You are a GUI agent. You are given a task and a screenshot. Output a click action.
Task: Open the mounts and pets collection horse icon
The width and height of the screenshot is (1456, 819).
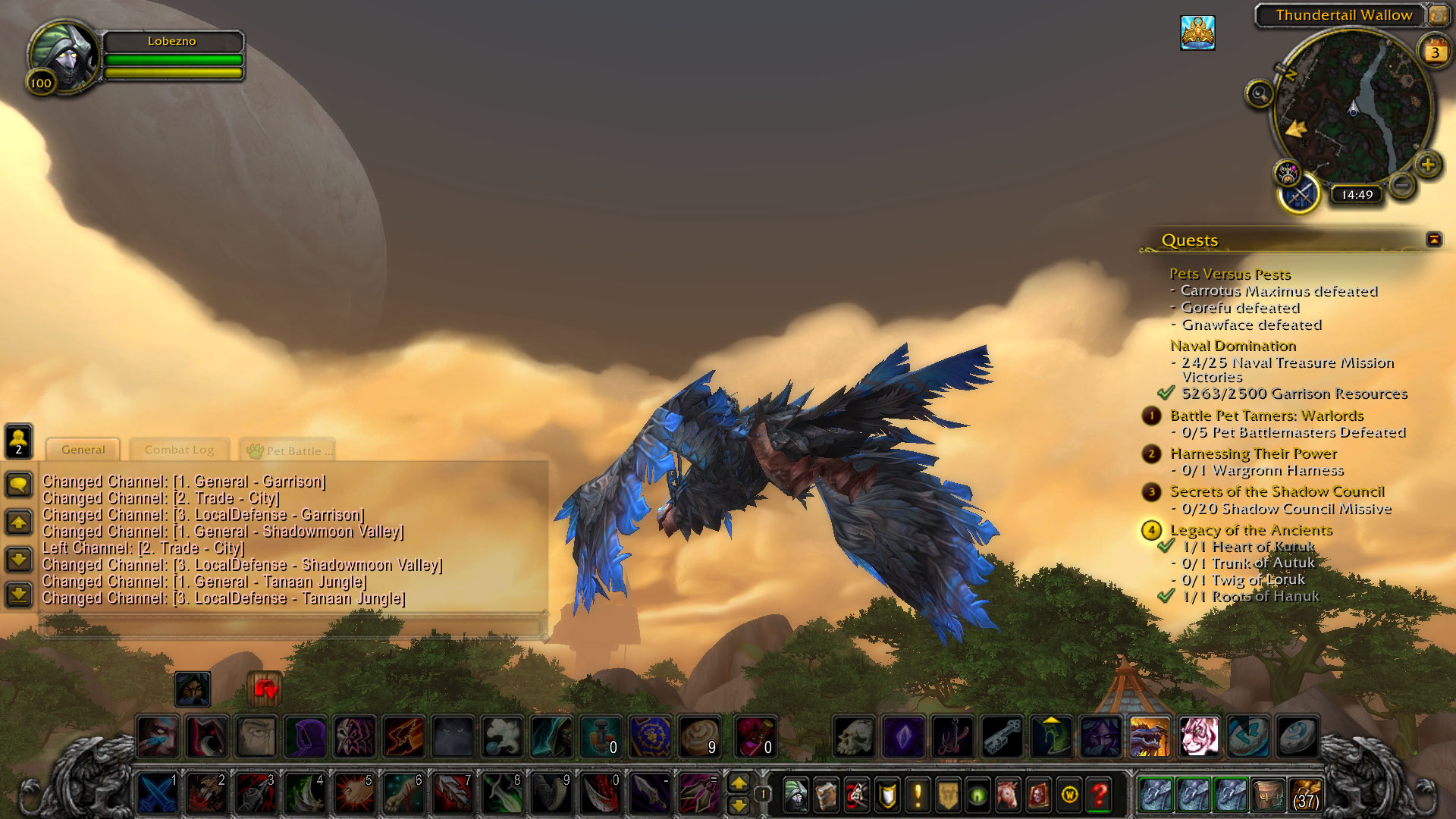coord(1008,795)
